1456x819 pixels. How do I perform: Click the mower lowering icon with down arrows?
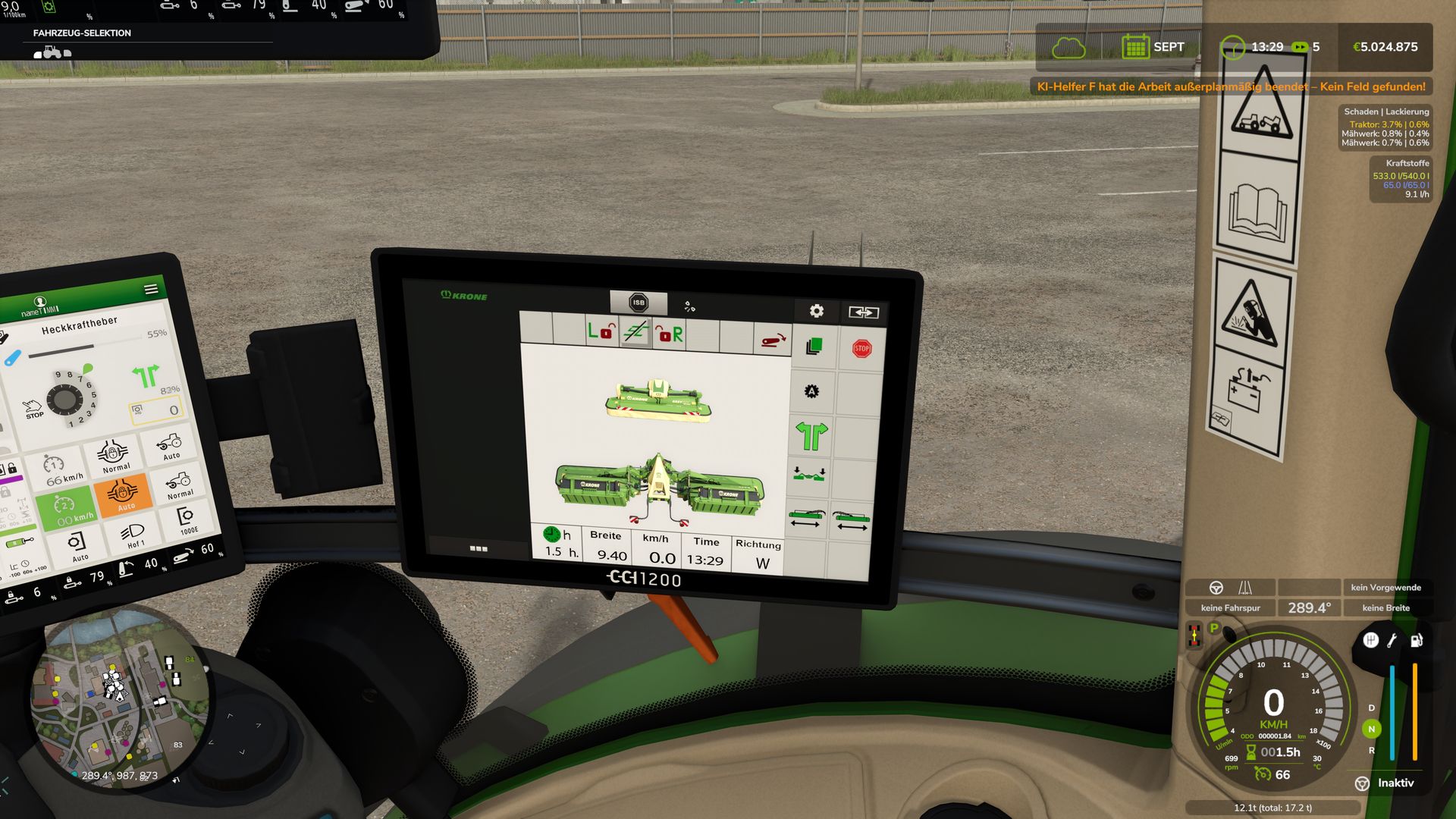pos(808,474)
